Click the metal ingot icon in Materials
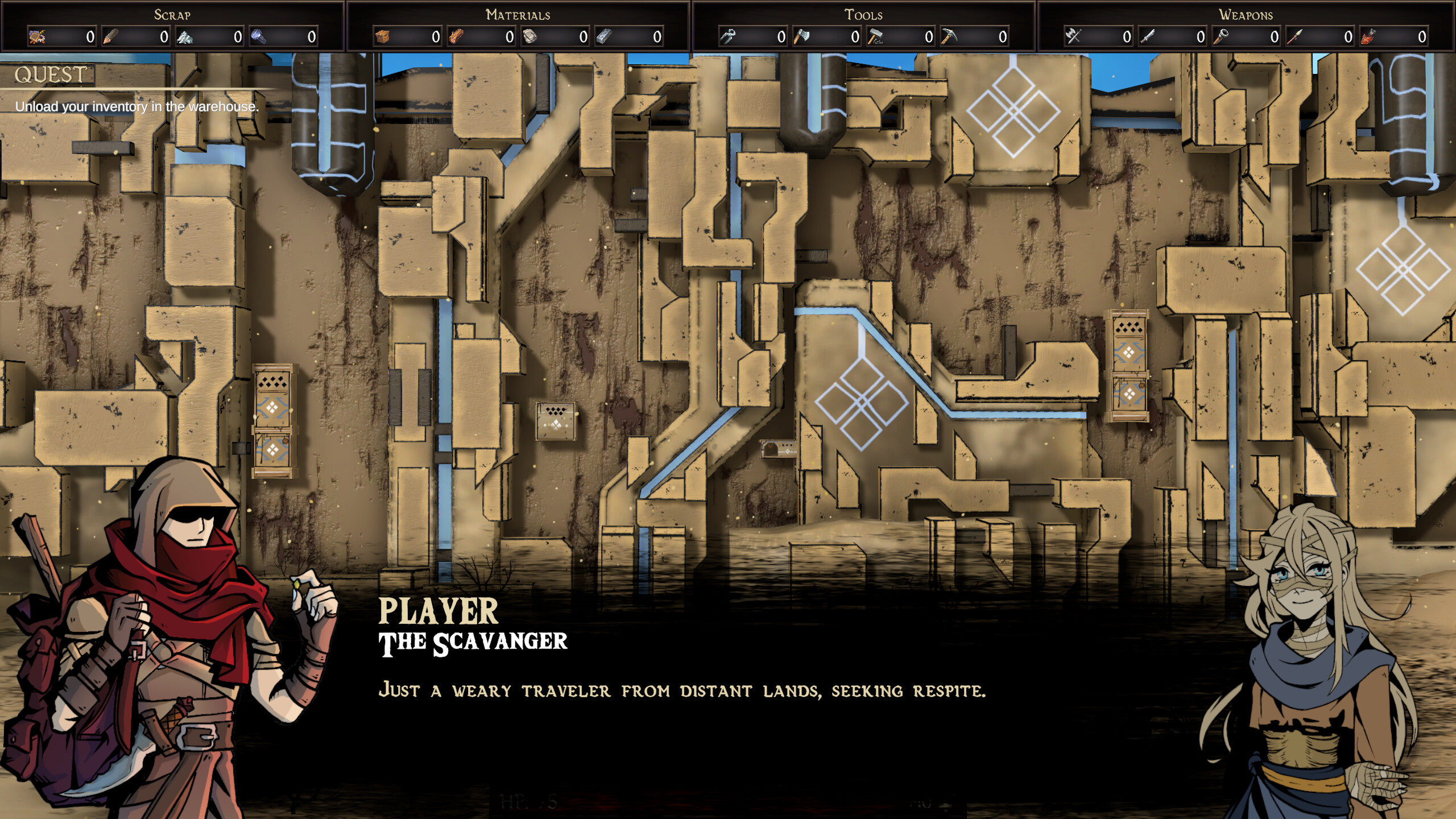This screenshot has width=1456, height=819. click(x=605, y=37)
